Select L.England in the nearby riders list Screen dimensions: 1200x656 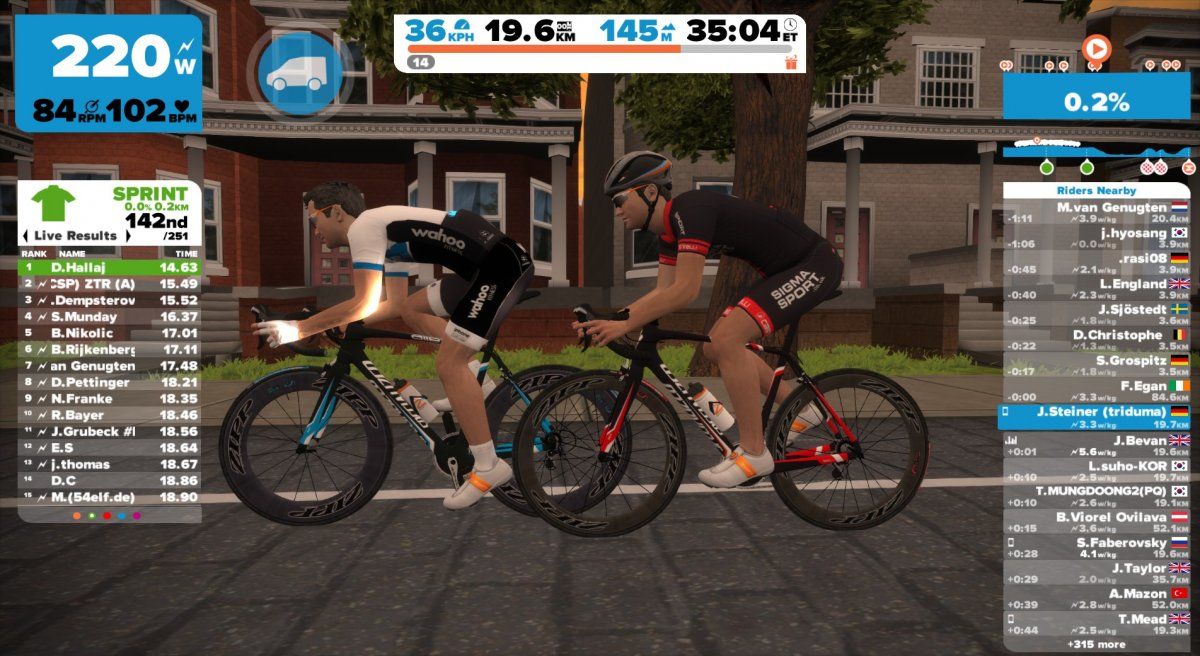(1099, 289)
